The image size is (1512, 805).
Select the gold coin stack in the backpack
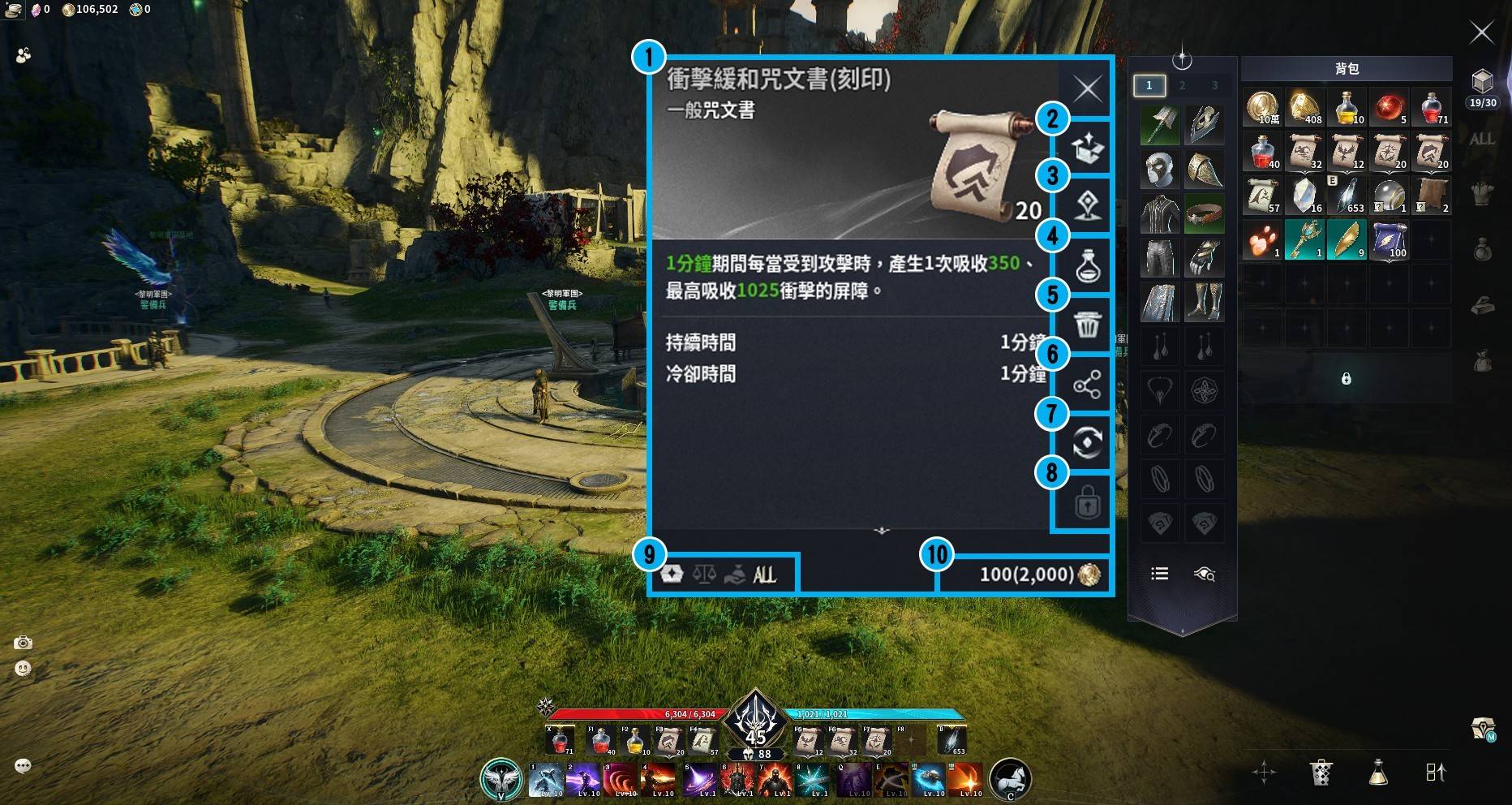point(1262,107)
